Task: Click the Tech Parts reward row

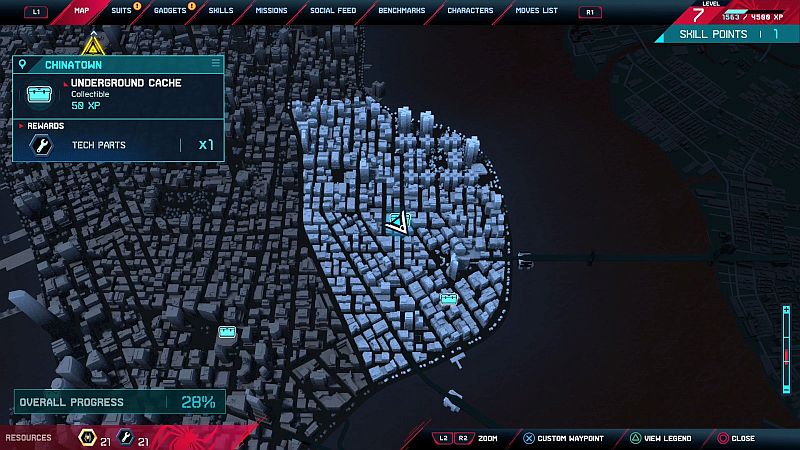Action: tap(118, 146)
